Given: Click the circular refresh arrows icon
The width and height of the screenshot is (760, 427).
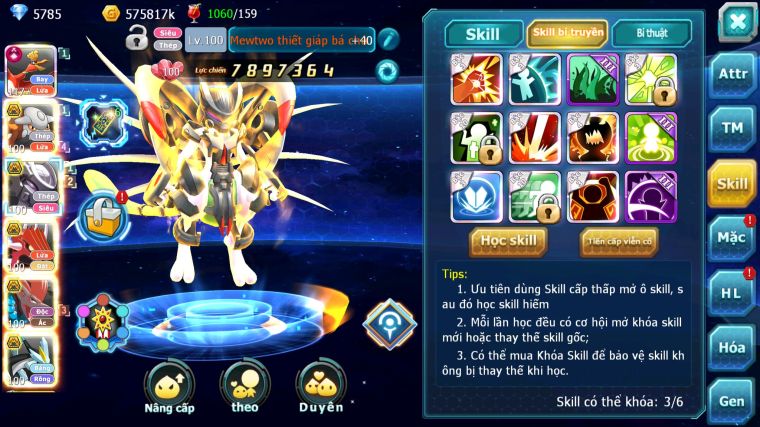Looking at the screenshot, I should [386, 70].
